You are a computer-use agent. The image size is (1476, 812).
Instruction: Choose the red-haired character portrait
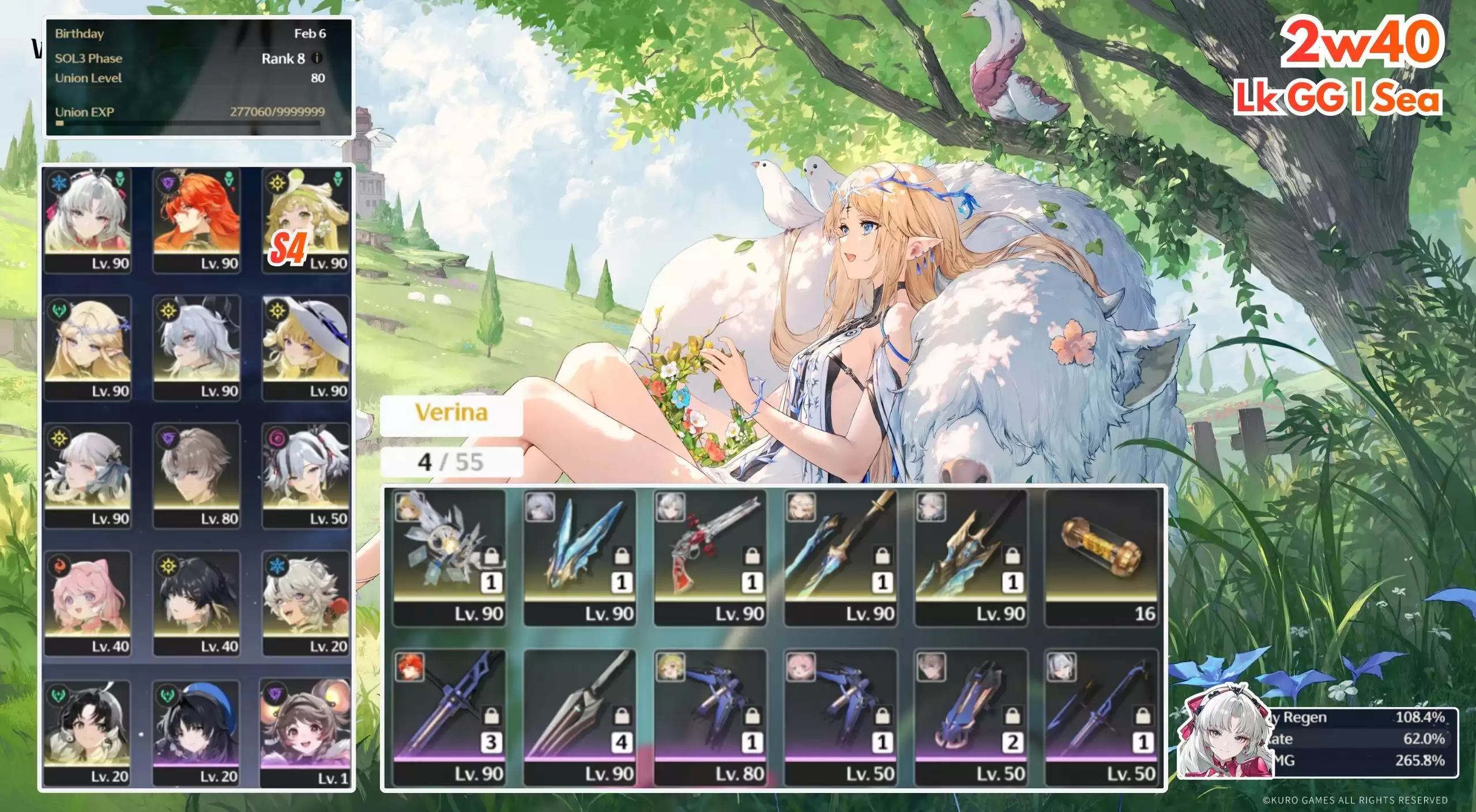197,220
